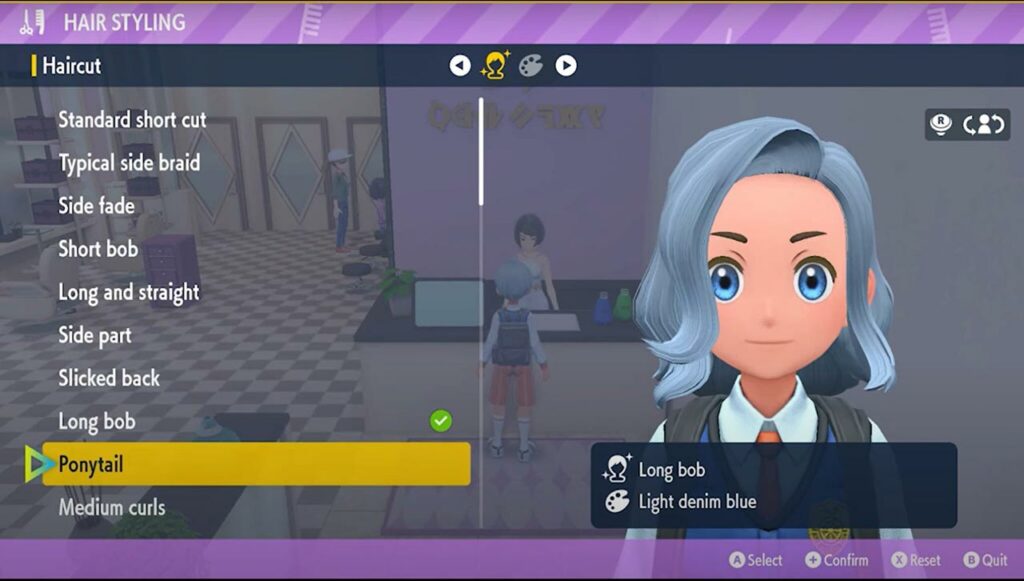Click the right arrow beside category icons
The width and height of the screenshot is (1024, 581).
click(566, 66)
